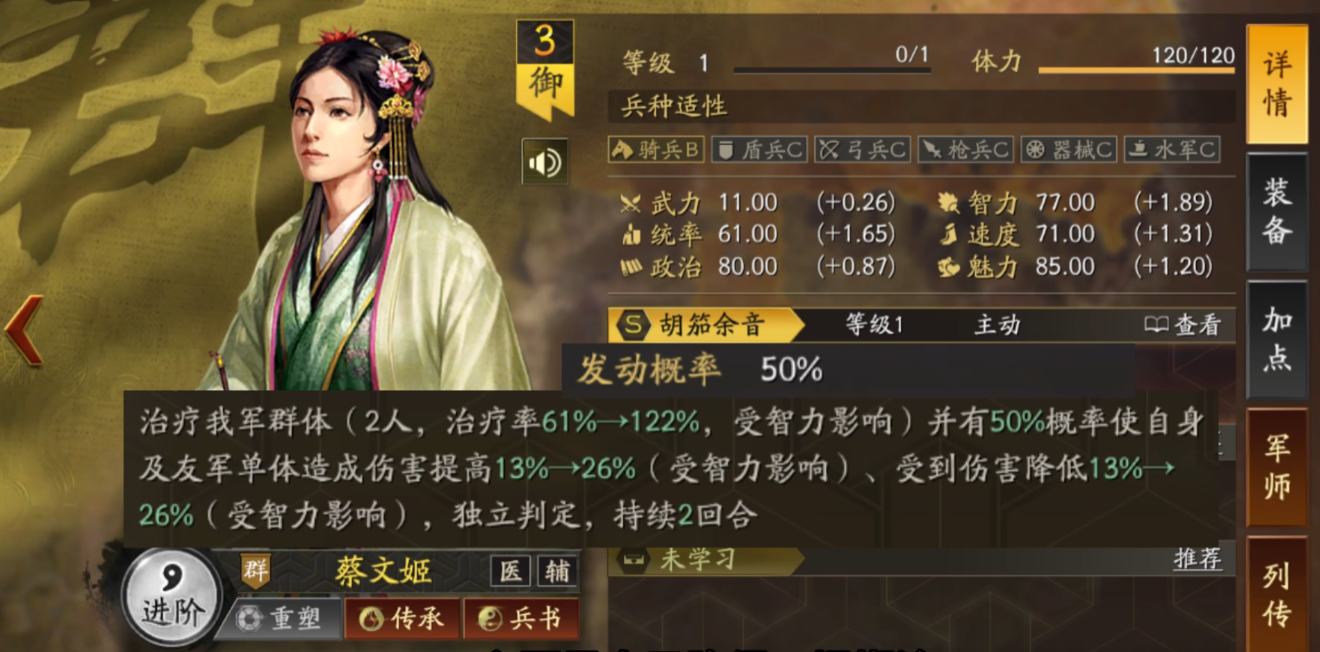1320x652 pixels.
Task: Open the 重塑 reshape option
Action: tap(281, 619)
